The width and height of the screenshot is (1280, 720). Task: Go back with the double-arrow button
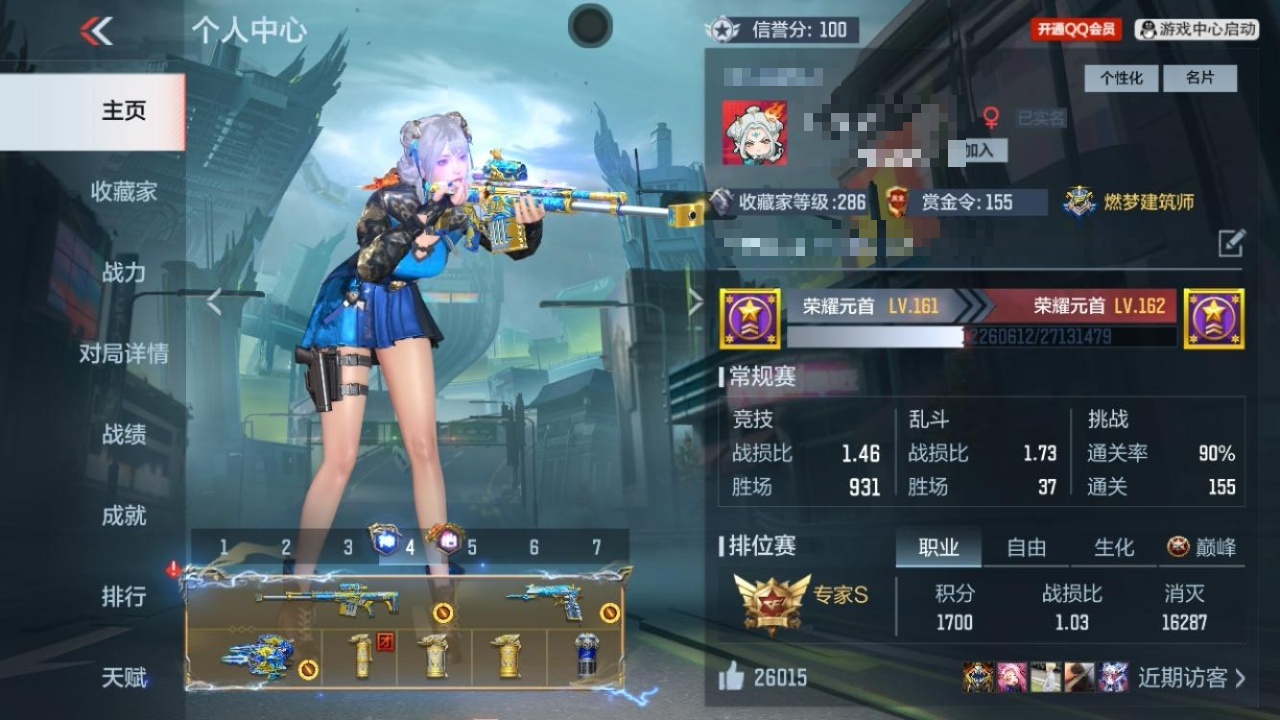coord(96,31)
